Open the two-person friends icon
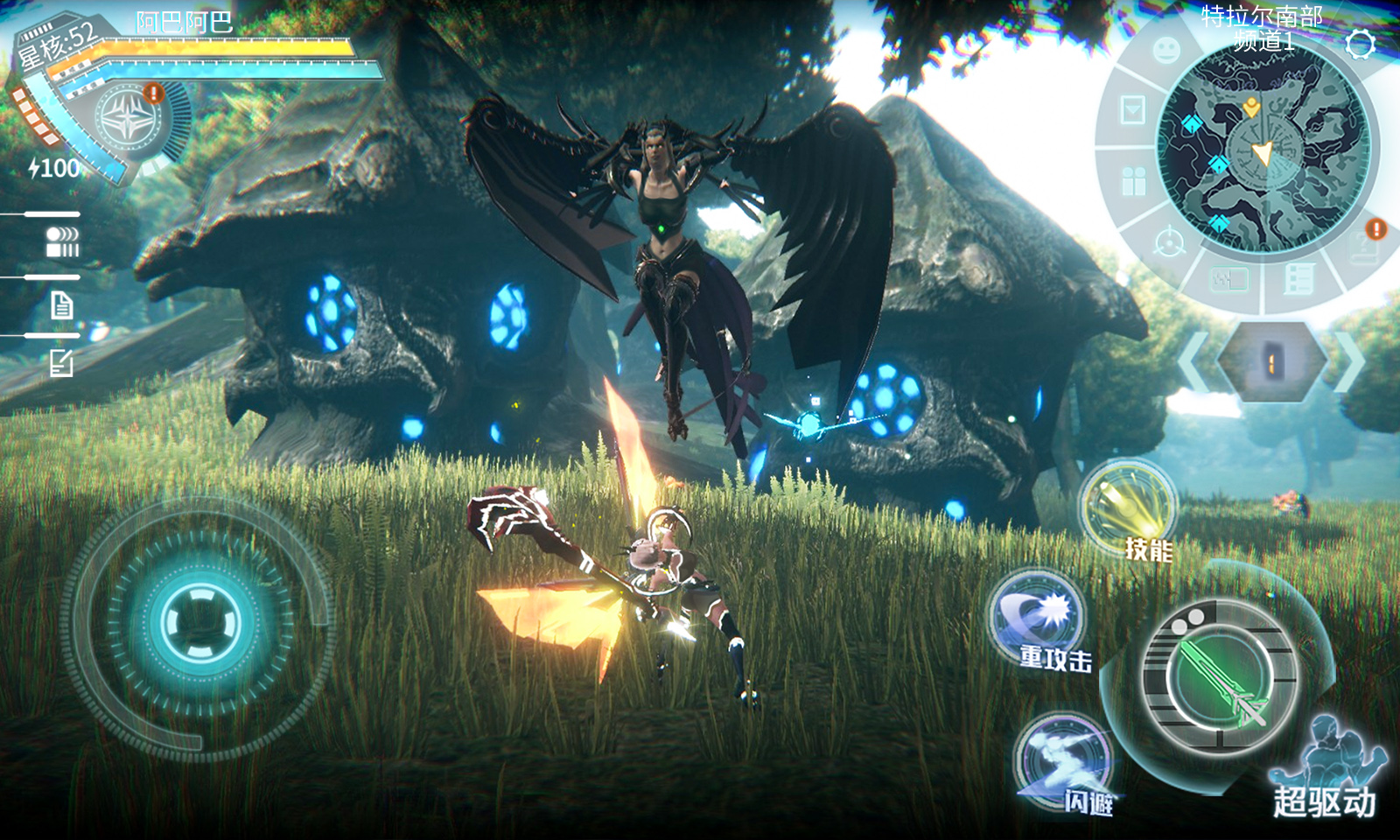Image resolution: width=1400 pixels, height=840 pixels. [1134, 181]
